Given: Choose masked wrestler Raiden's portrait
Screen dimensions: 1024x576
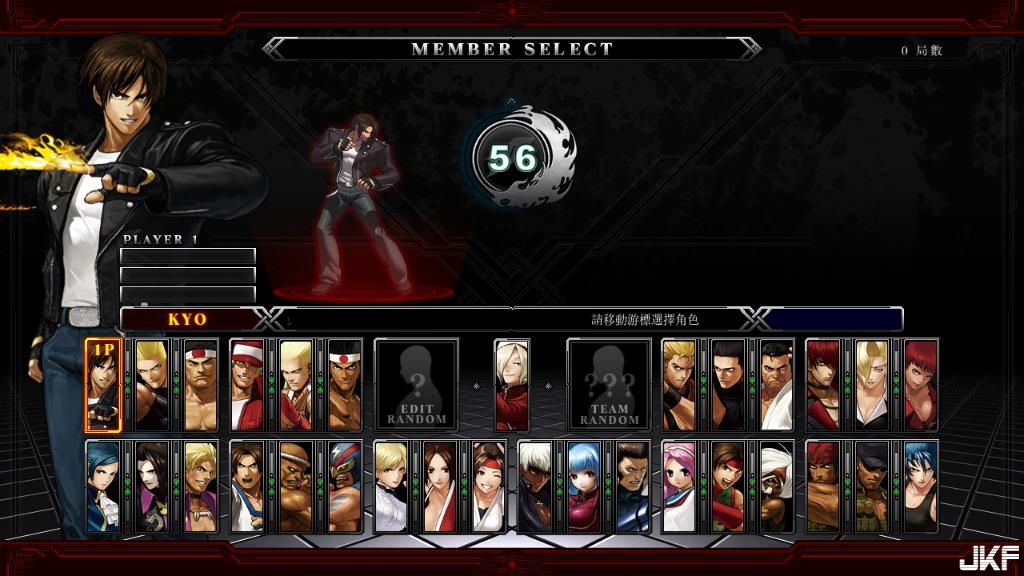Looking at the screenshot, I should (x=344, y=487).
